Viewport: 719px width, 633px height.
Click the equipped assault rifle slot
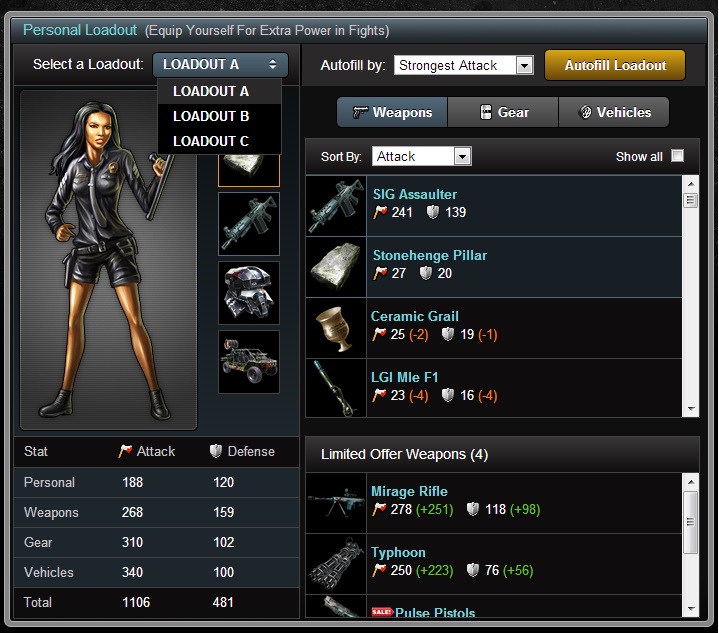pos(249,224)
